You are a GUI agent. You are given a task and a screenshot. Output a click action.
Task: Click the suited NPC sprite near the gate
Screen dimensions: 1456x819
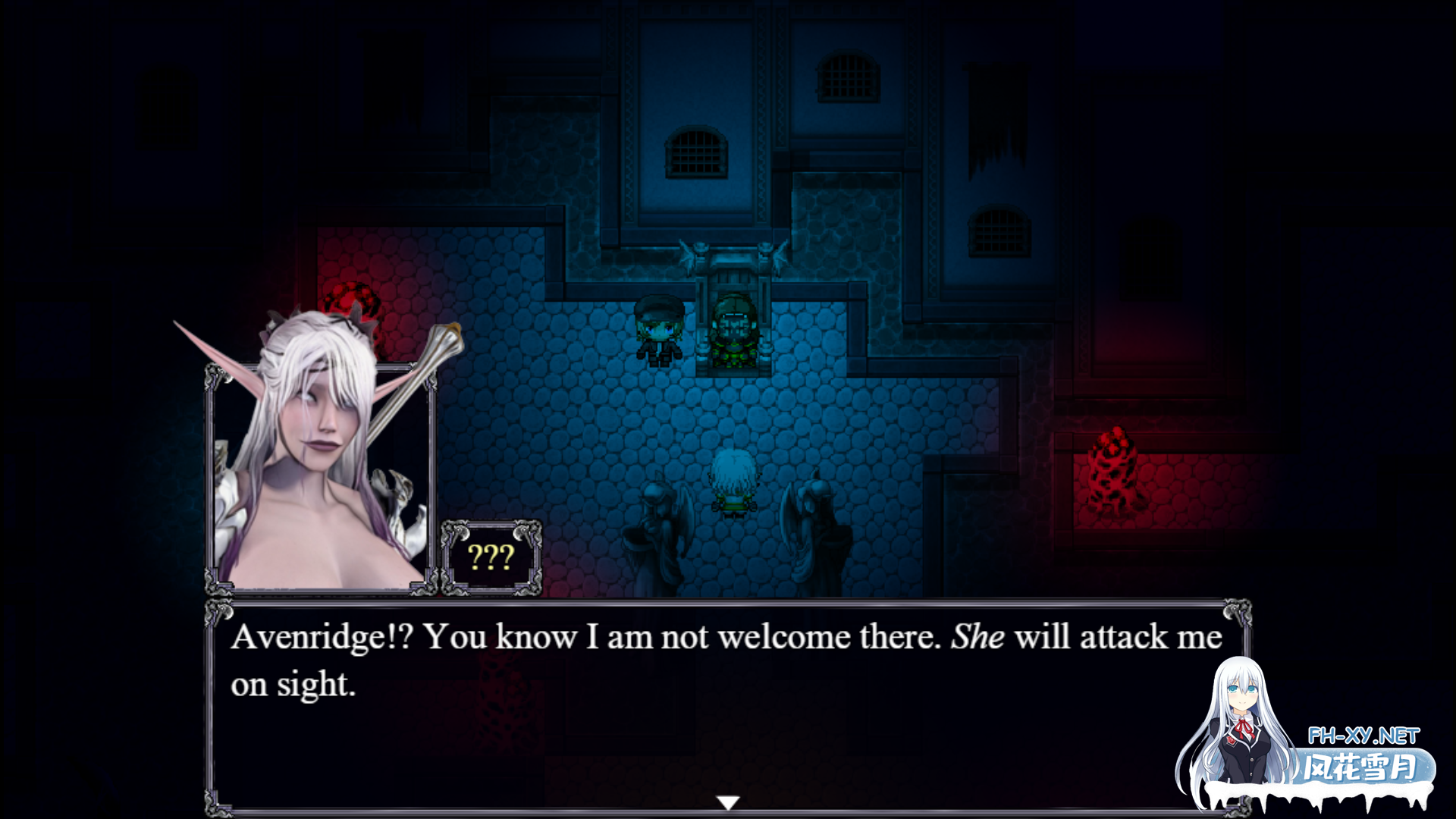point(659,330)
